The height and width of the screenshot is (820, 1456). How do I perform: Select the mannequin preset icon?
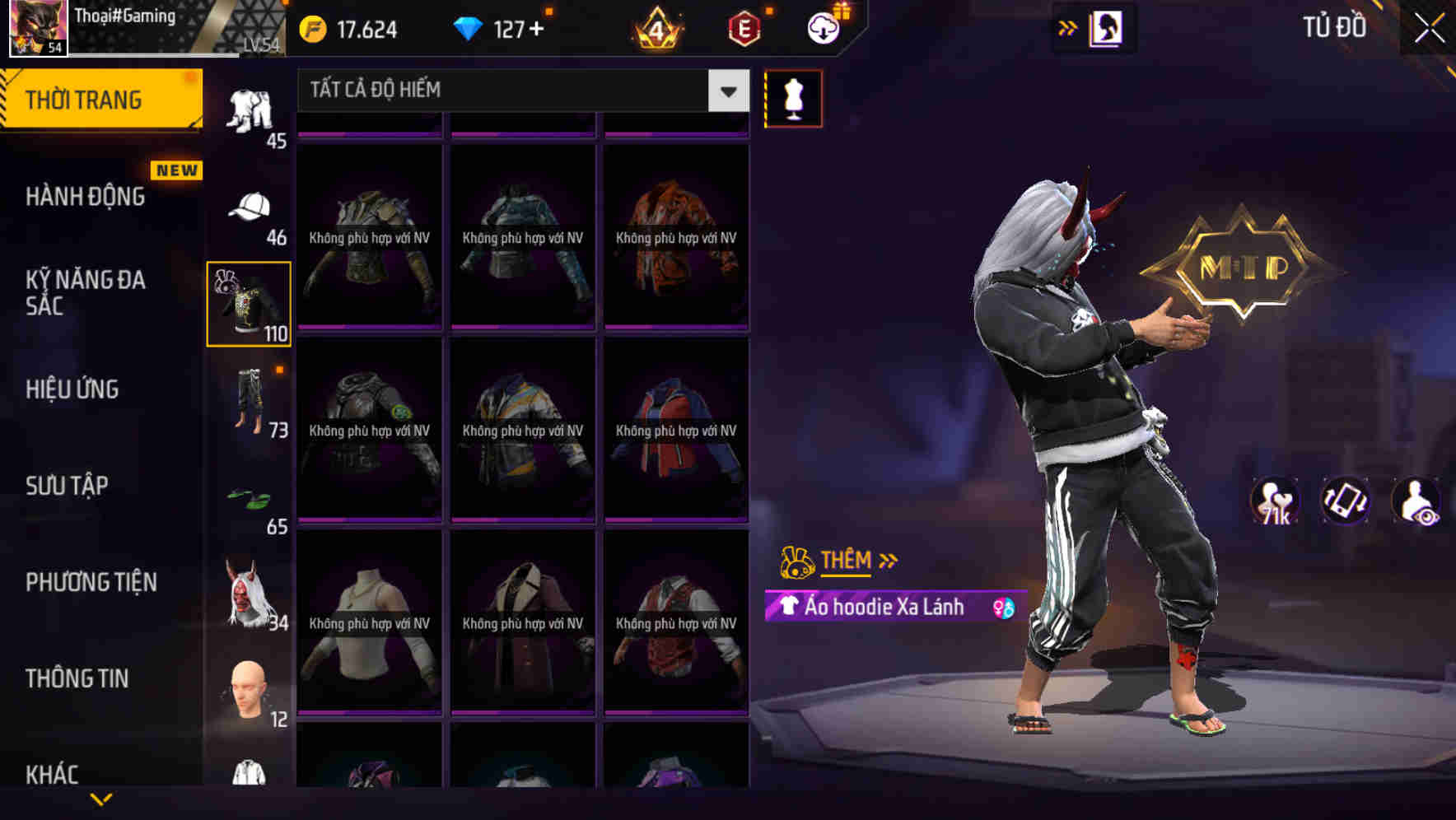pos(793,98)
